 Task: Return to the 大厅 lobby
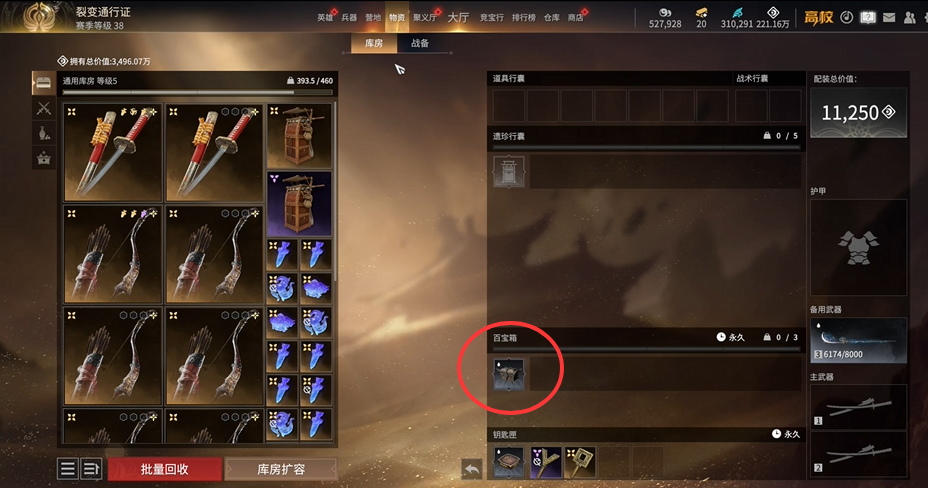pyautogui.click(x=458, y=17)
